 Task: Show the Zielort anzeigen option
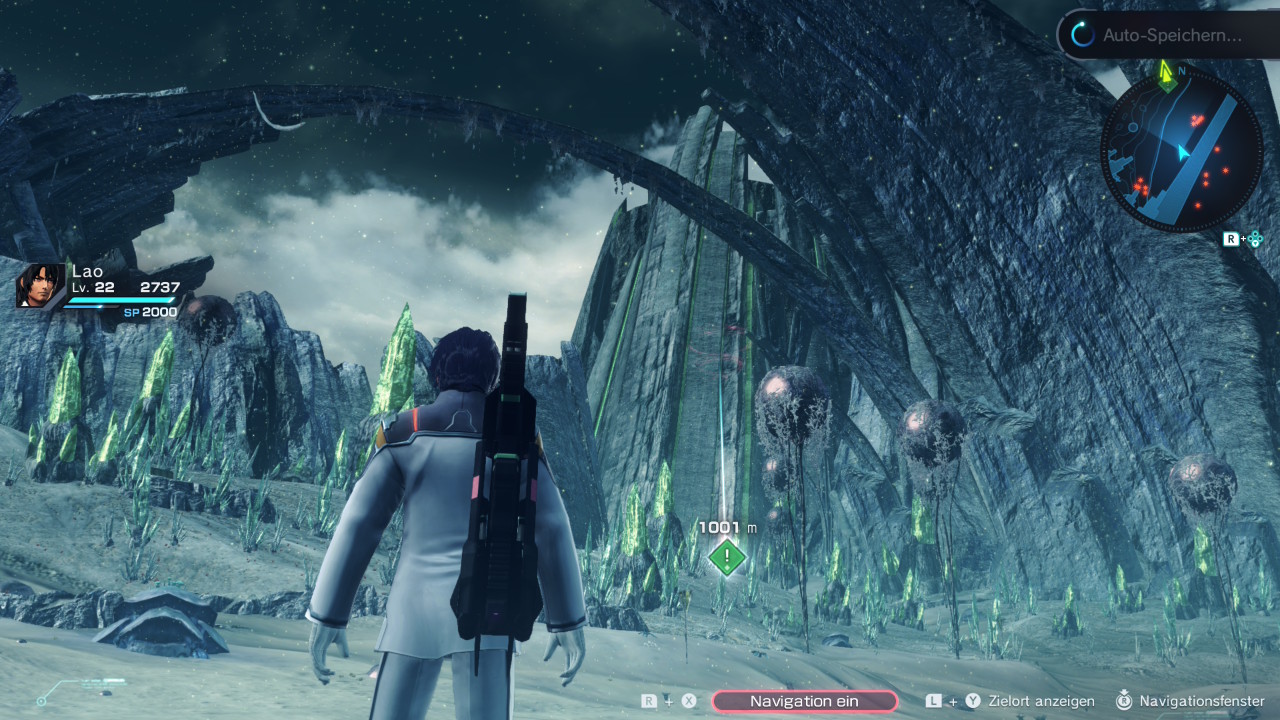click(1041, 701)
